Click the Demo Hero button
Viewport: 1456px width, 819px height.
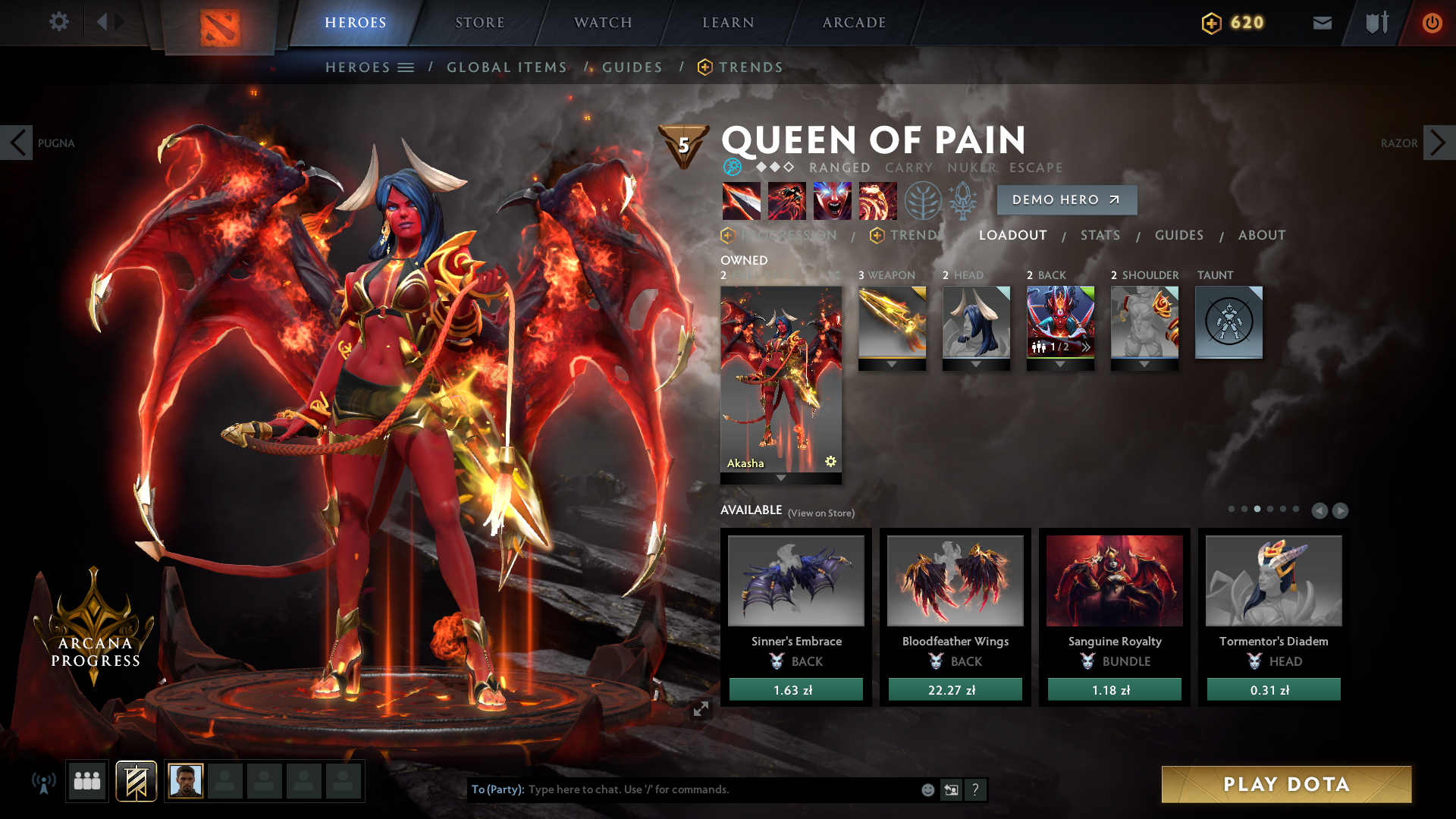point(1066,199)
